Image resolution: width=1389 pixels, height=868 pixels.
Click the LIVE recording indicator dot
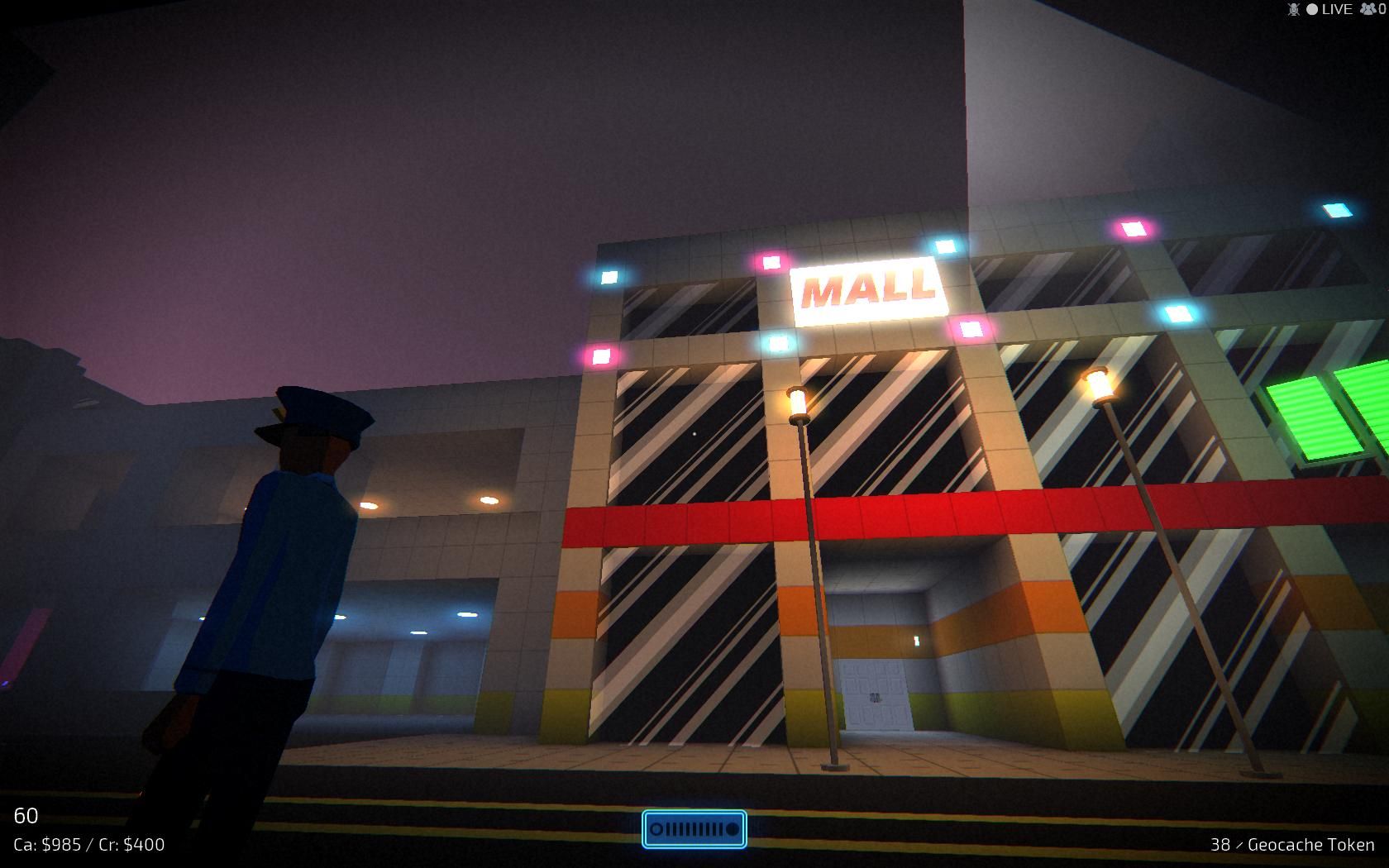(x=1312, y=9)
